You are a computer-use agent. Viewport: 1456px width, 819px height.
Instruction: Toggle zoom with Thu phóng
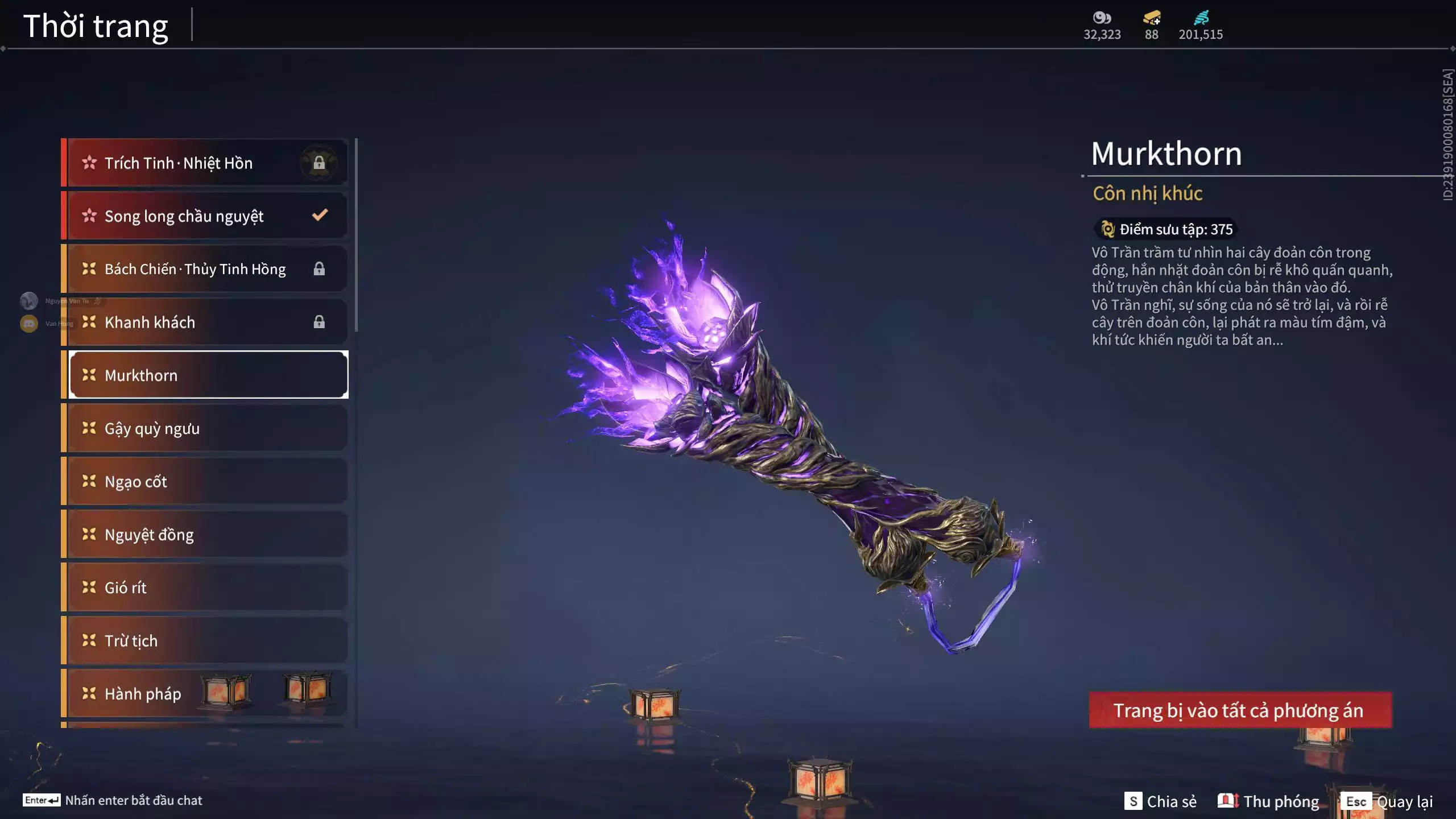tap(1268, 801)
